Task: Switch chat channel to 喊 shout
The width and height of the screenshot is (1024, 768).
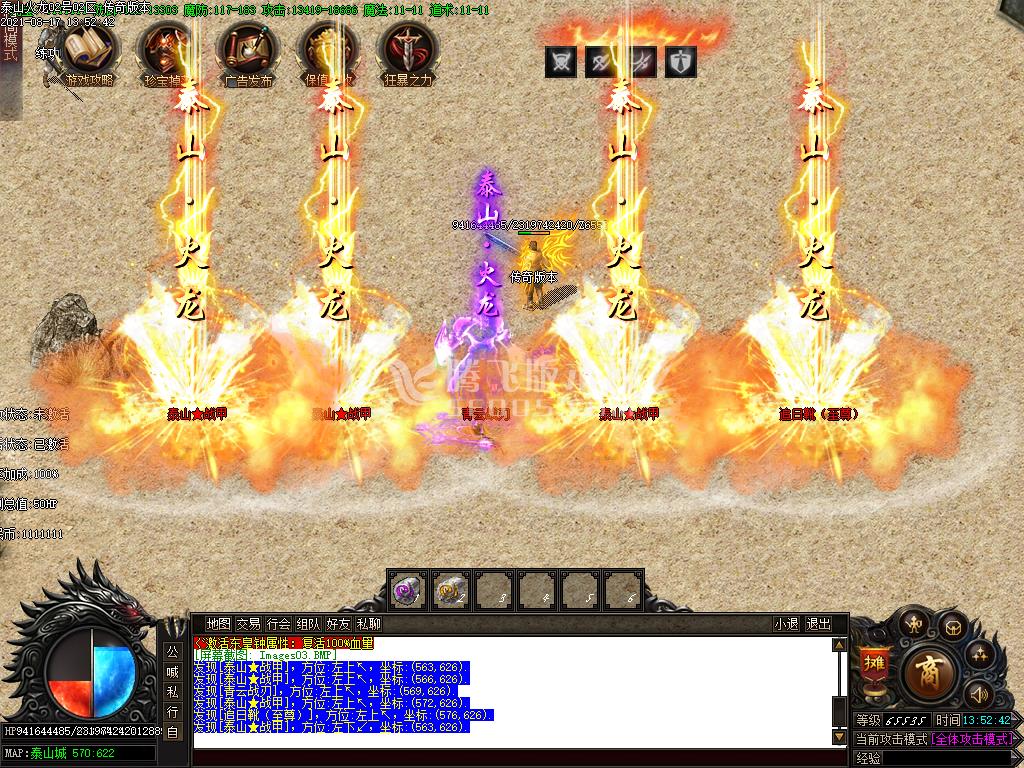Action: (172, 671)
